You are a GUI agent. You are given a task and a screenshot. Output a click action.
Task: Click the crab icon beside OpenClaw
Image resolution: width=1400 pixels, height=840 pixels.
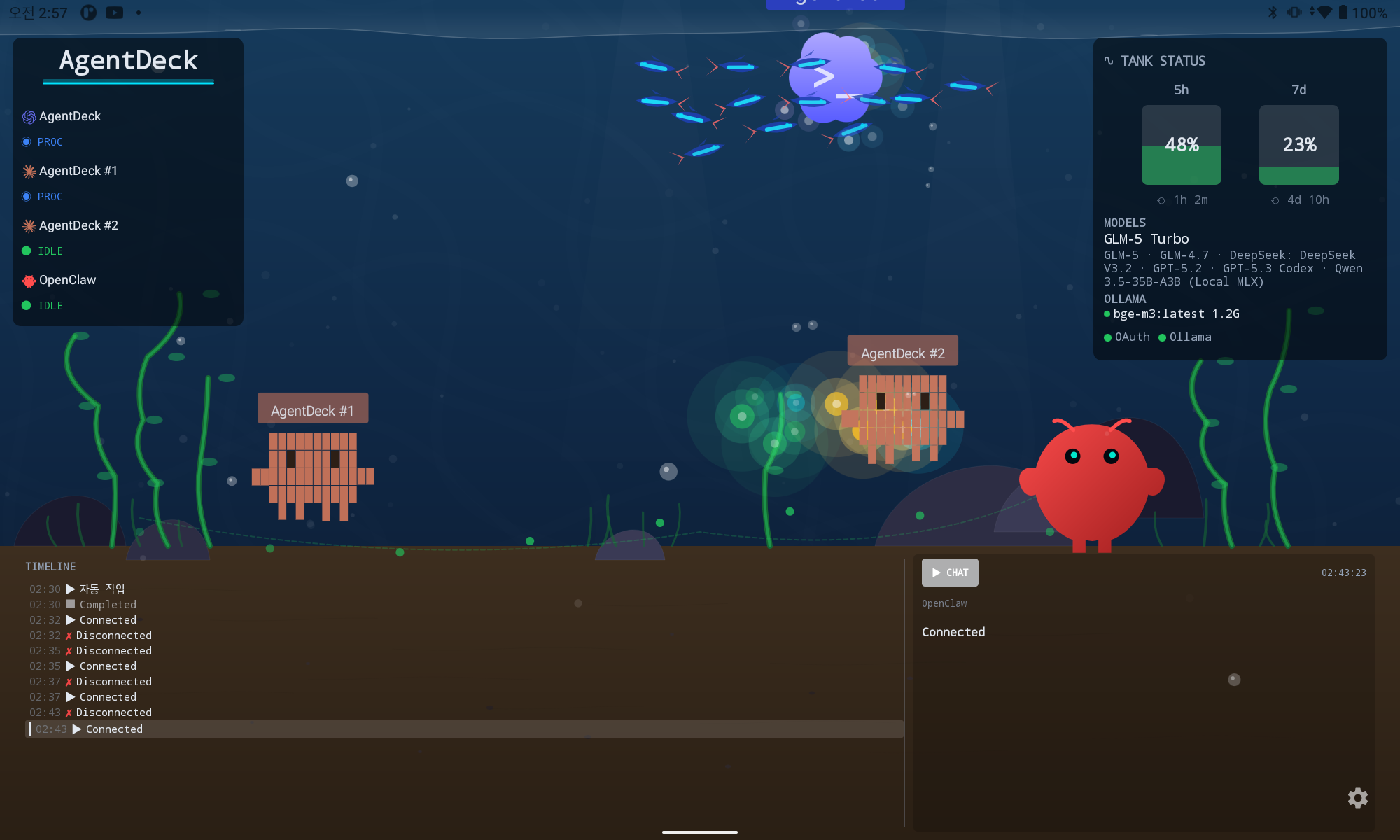click(28, 280)
